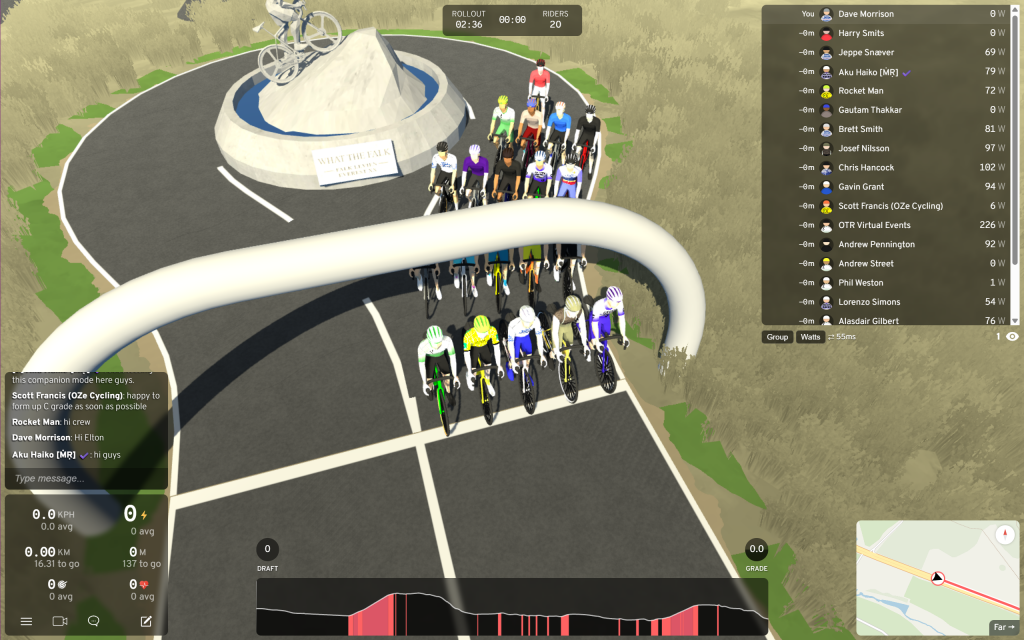Open the edit pencil icon
Screen dimensions: 1024x640
(146, 621)
